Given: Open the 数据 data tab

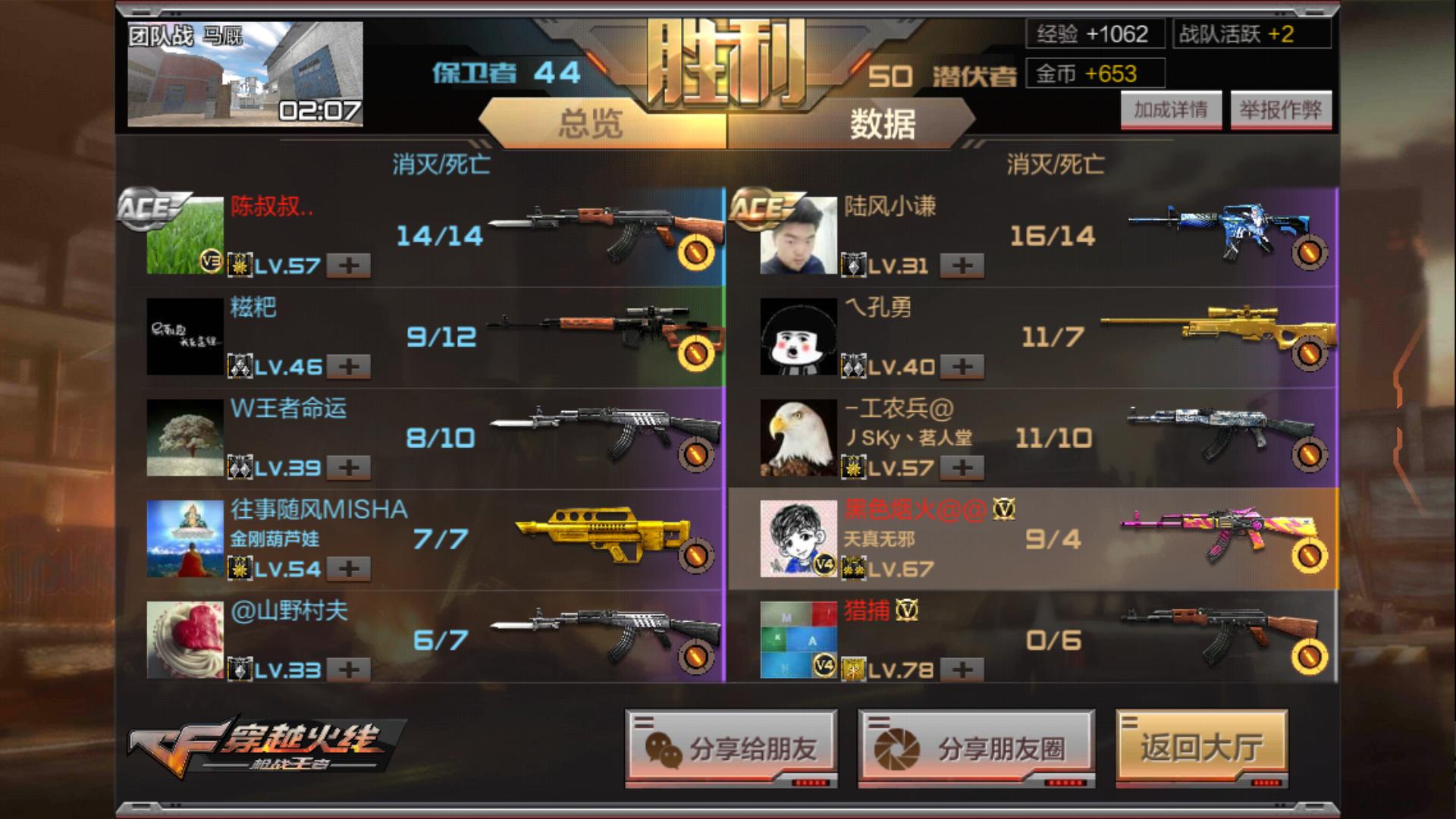Looking at the screenshot, I should (882, 123).
